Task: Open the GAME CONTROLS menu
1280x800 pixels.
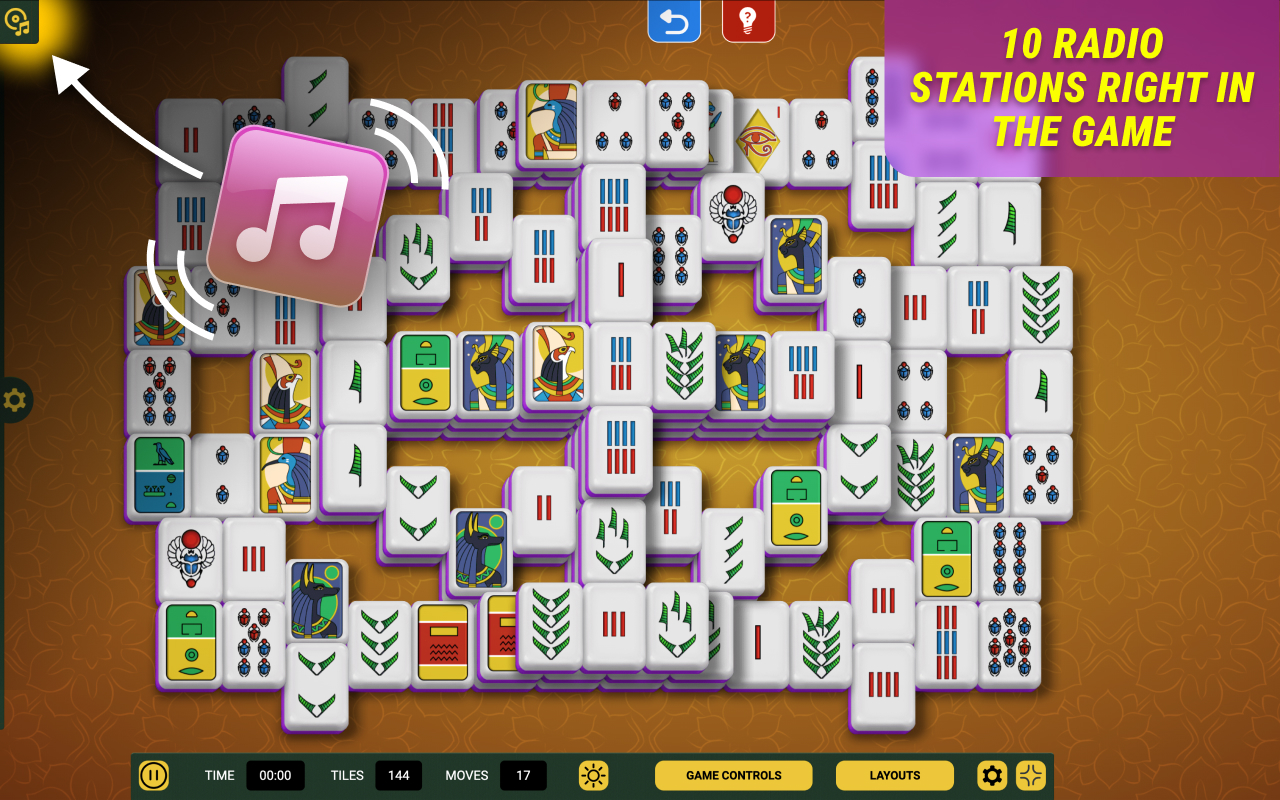Action: [733, 775]
